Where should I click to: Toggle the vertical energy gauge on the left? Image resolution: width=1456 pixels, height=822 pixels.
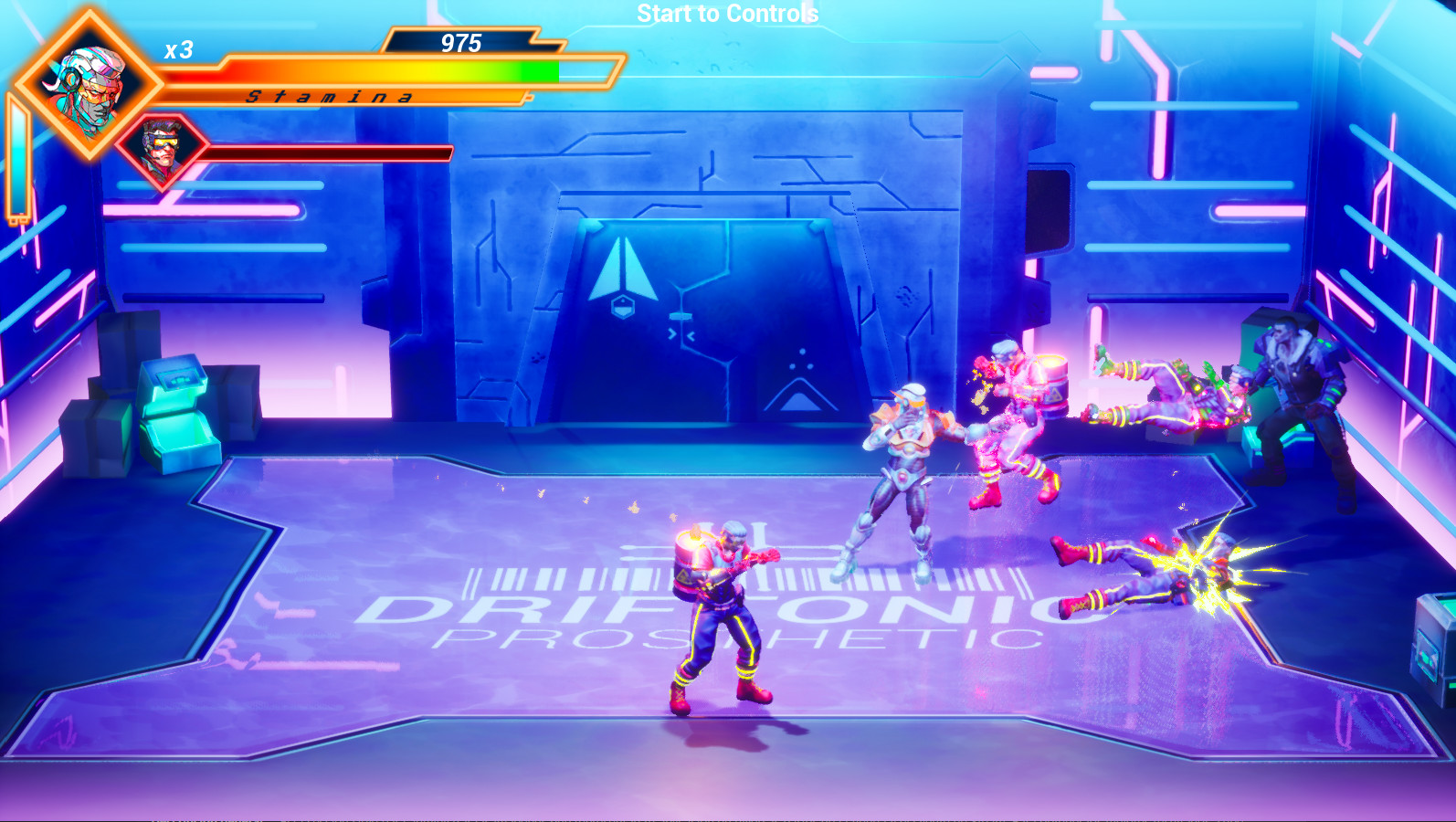(18, 155)
